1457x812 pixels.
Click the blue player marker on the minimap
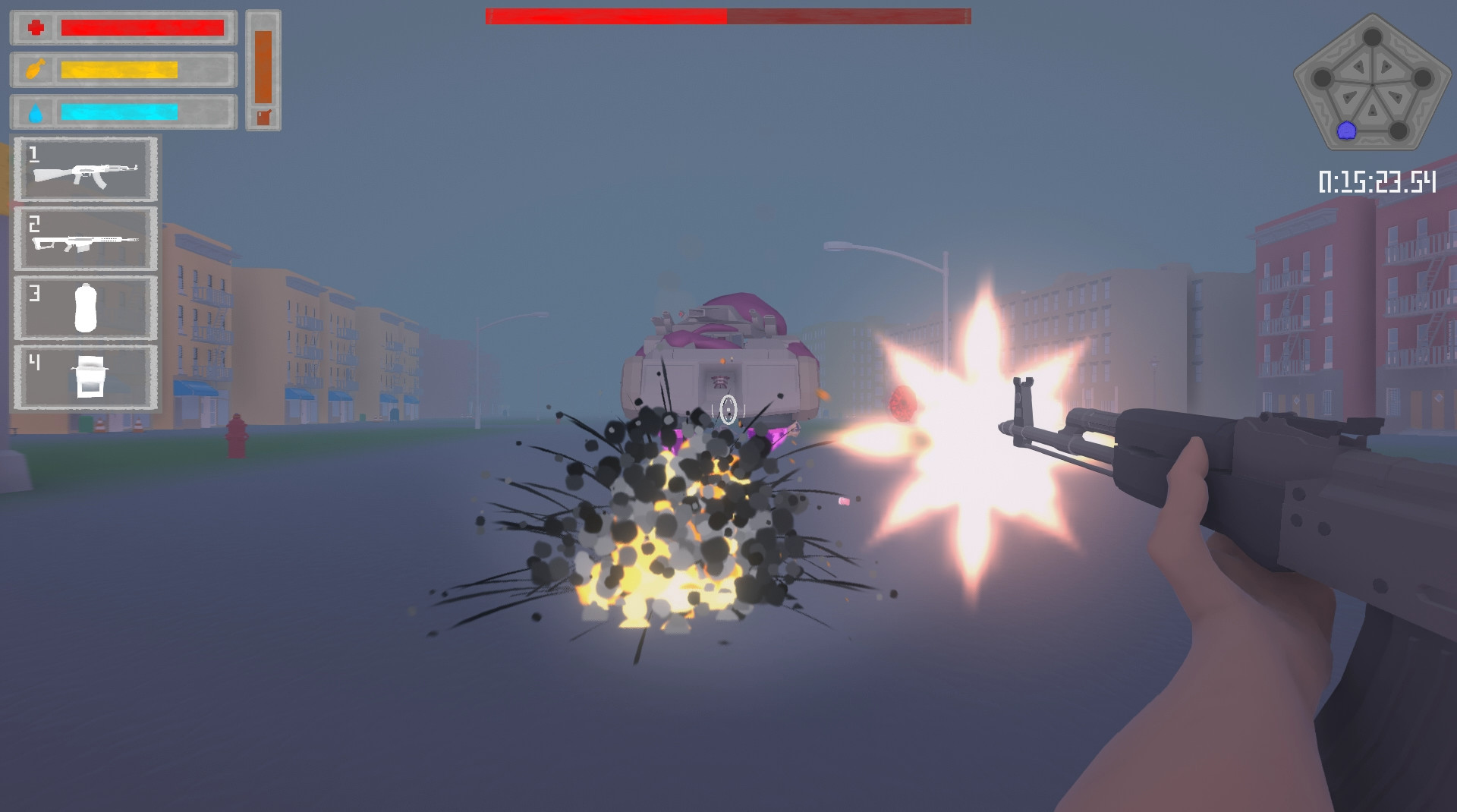point(1346,130)
